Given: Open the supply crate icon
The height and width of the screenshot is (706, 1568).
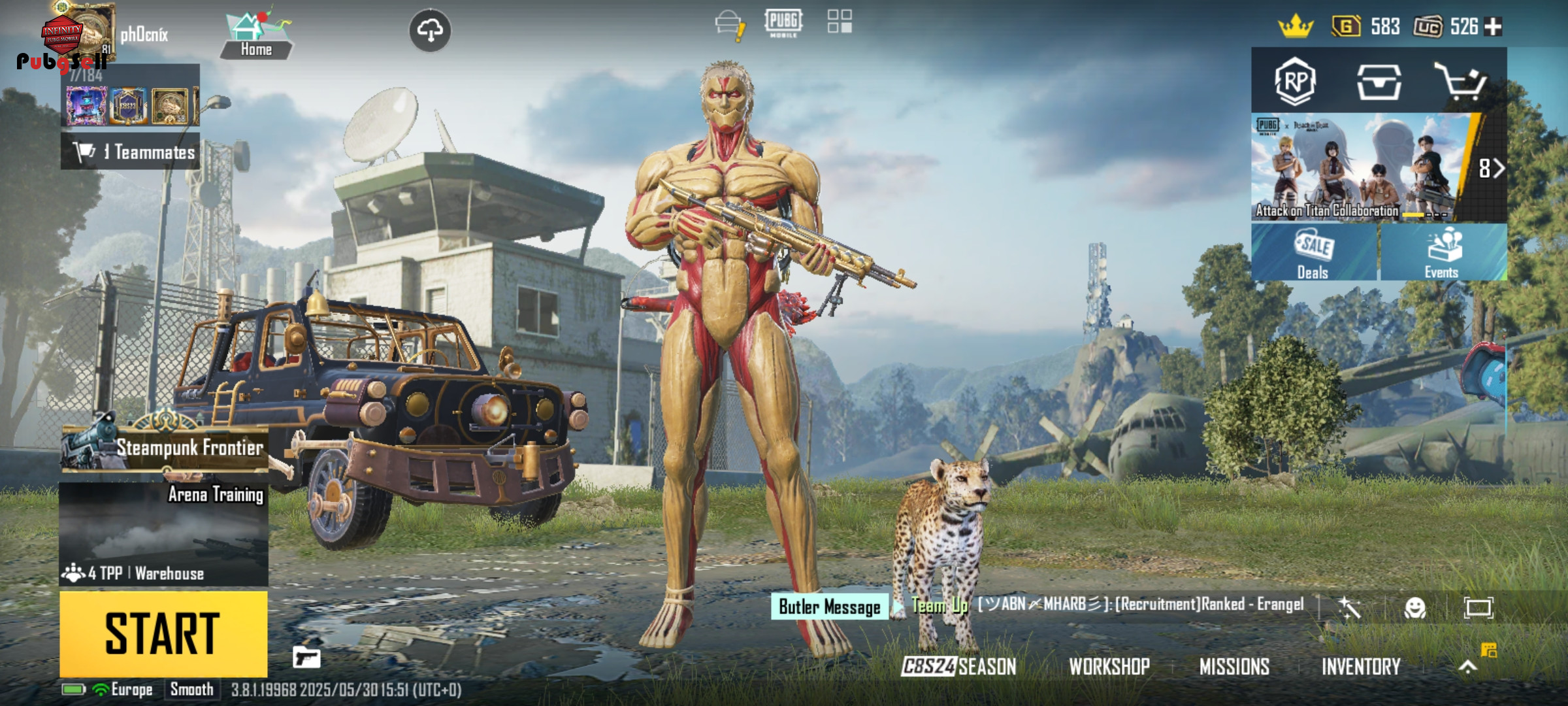Looking at the screenshot, I should click(1379, 82).
